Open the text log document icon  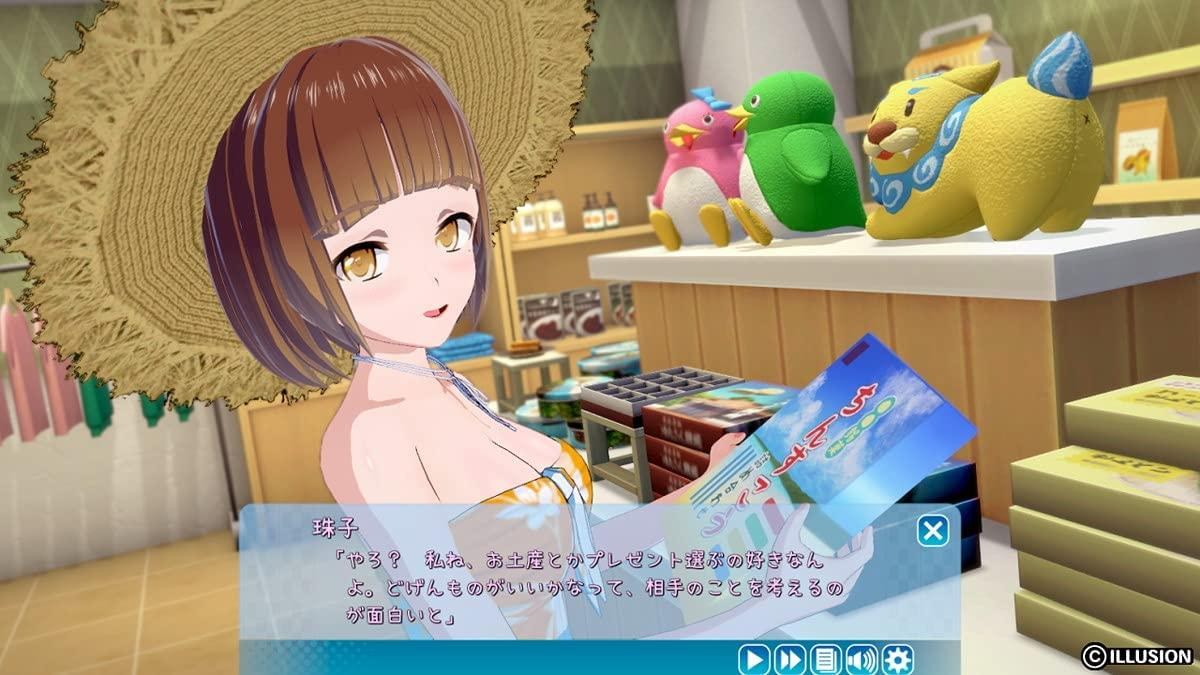(x=825, y=659)
